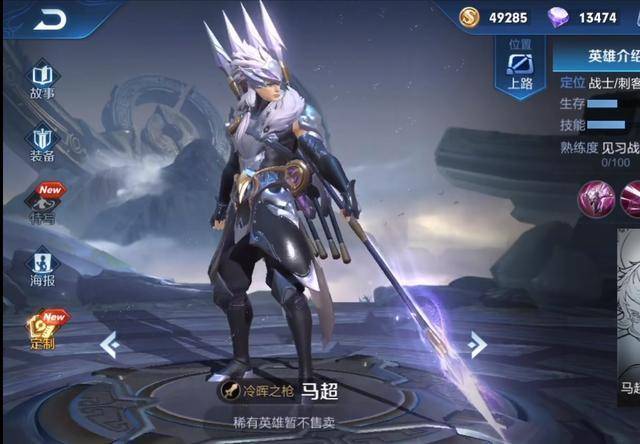Screen dimensions: 640x444
Task: Go back using the top-left return arrow
Action: pyautogui.click(x=50, y=19)
